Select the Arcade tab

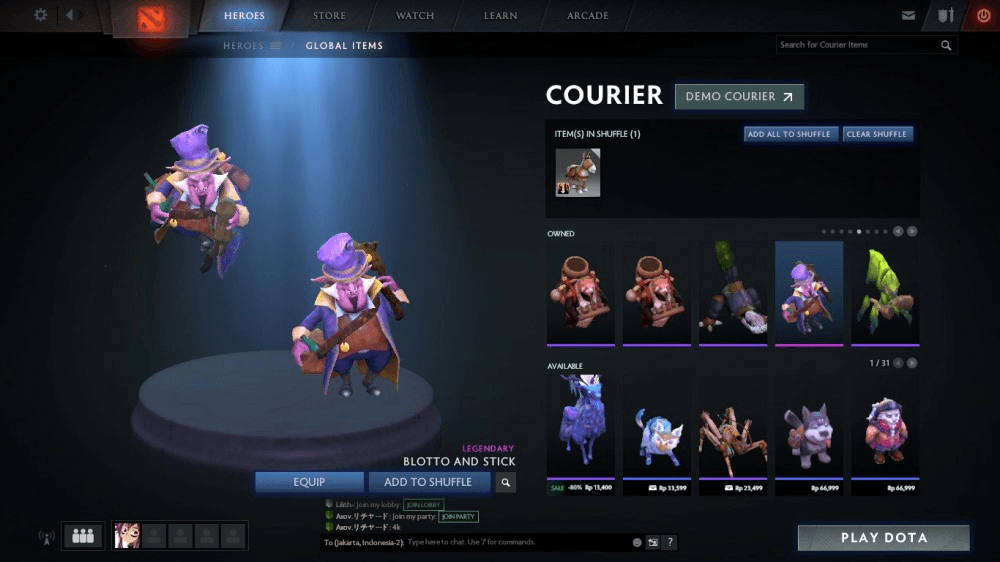[588, 16]
